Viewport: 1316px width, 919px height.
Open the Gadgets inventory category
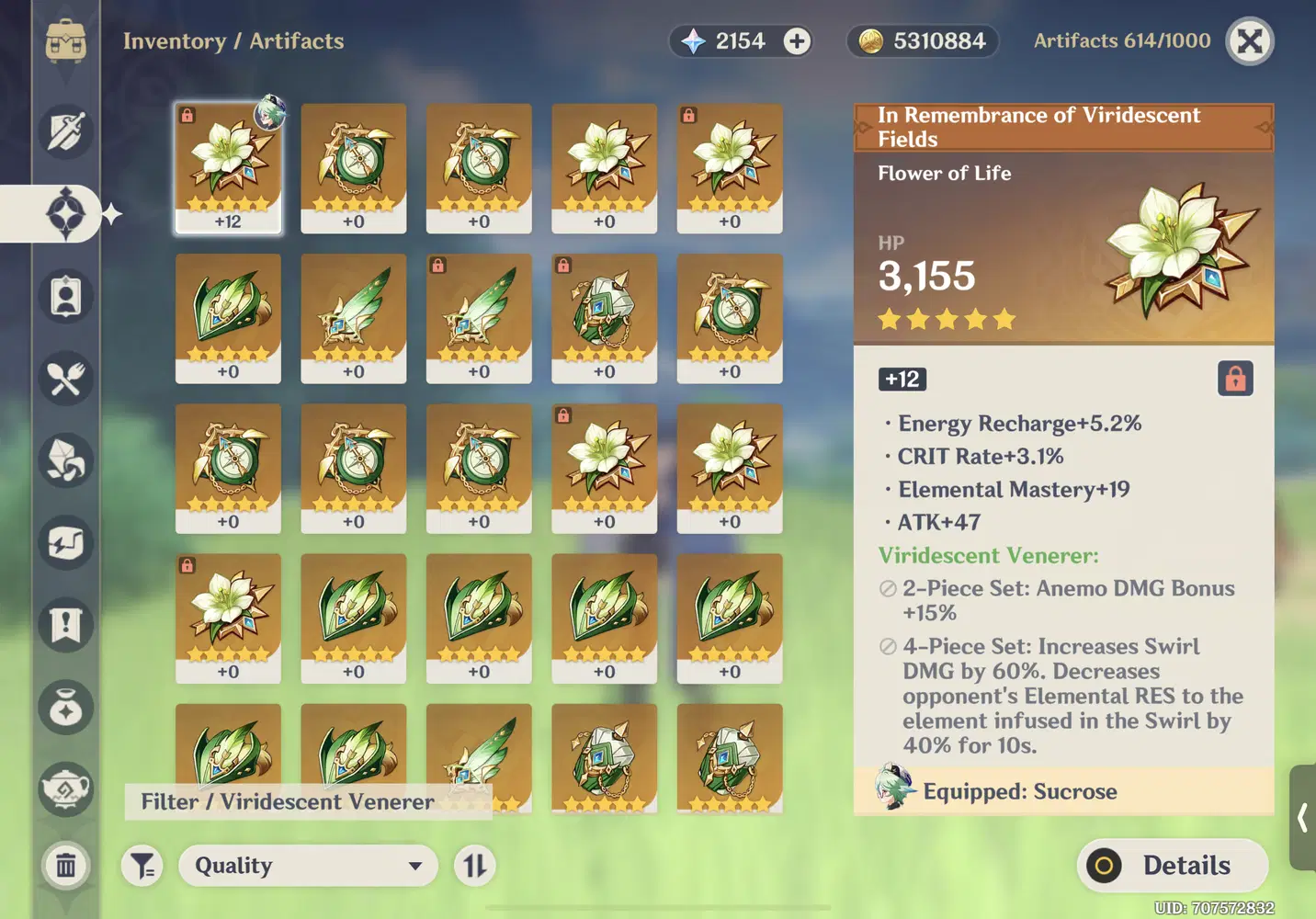click(x=66, y=545)
